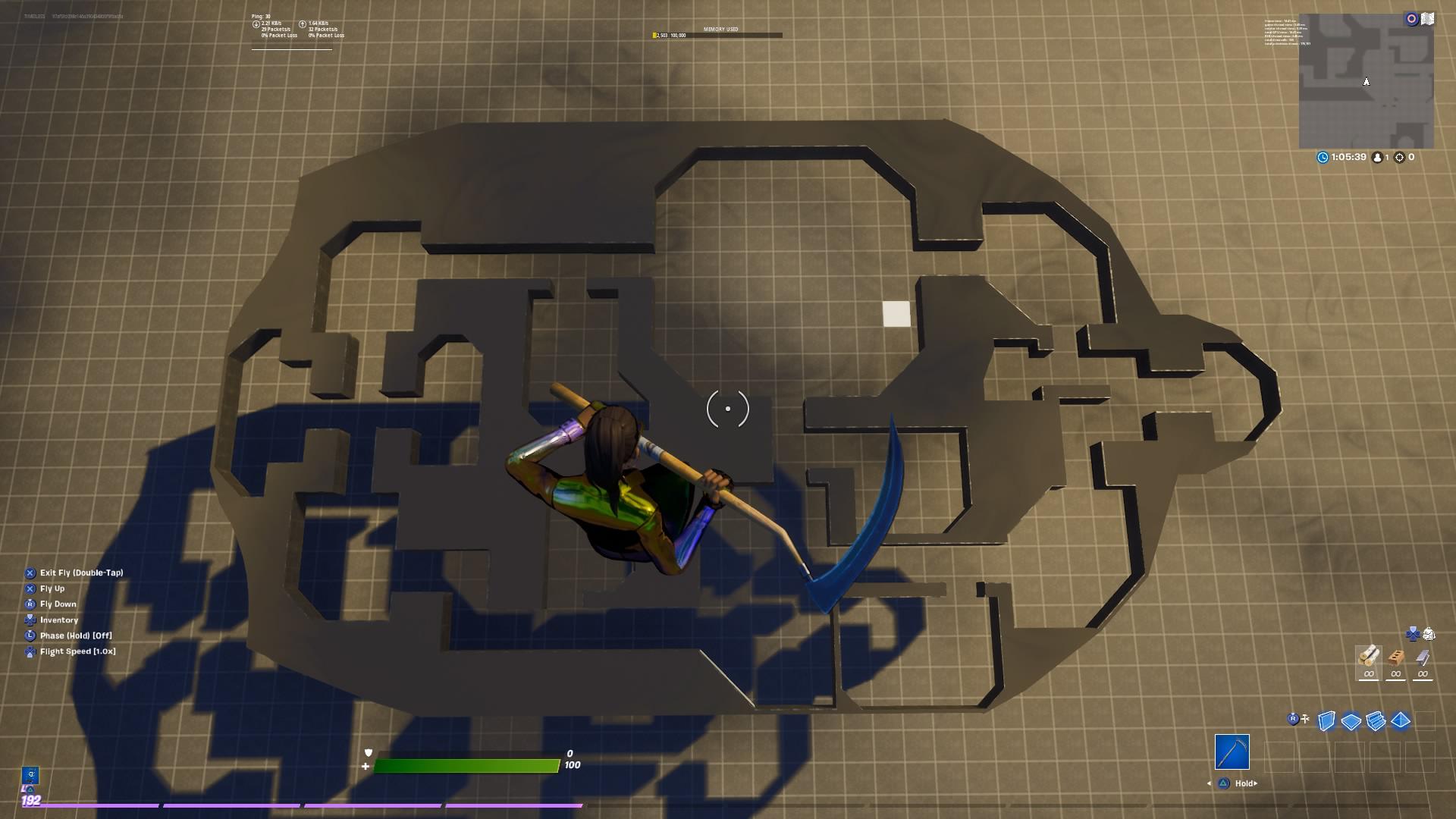Viewport: 1456px width, 819px height.
Task: Select the floor build piece
Action: 1351,719
